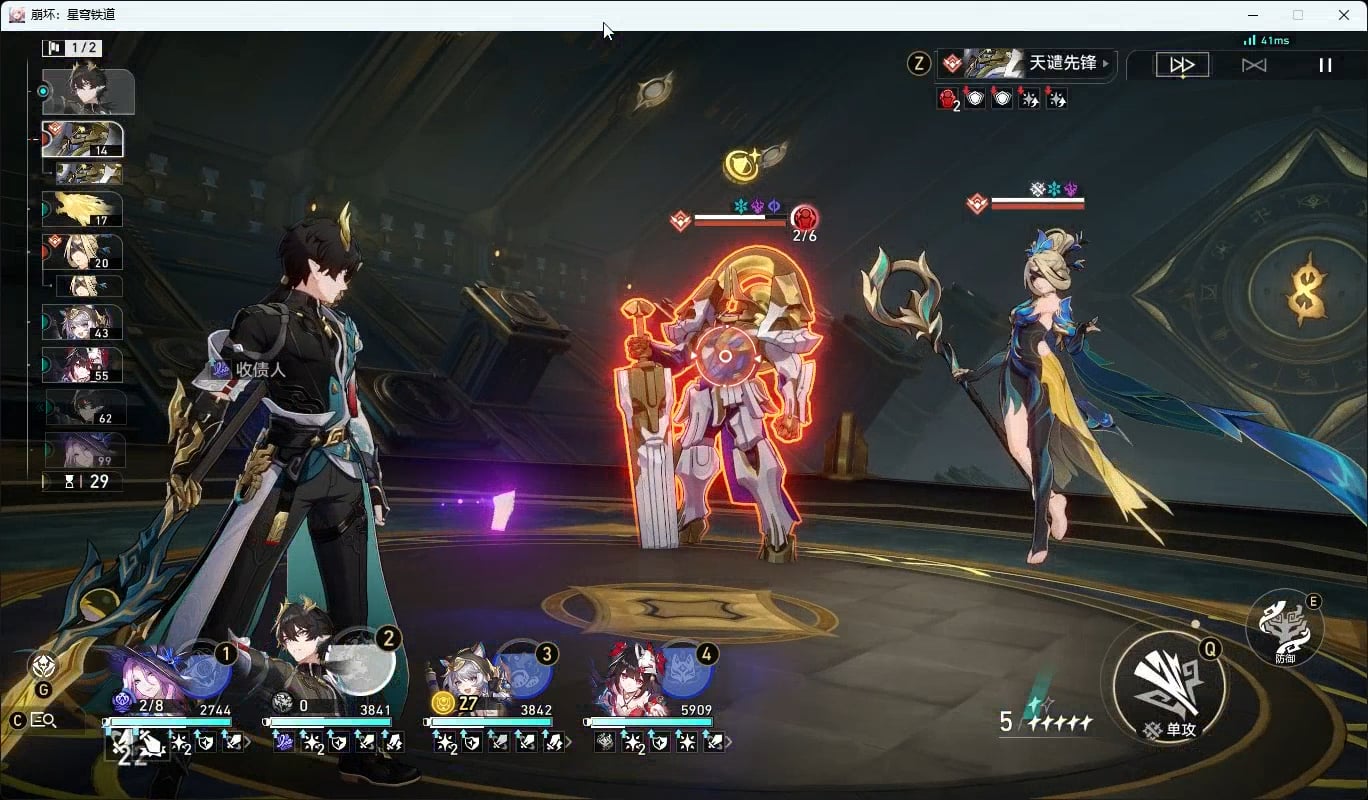Pause the battle
The image size is (1368, 800).
(1325, 65)
